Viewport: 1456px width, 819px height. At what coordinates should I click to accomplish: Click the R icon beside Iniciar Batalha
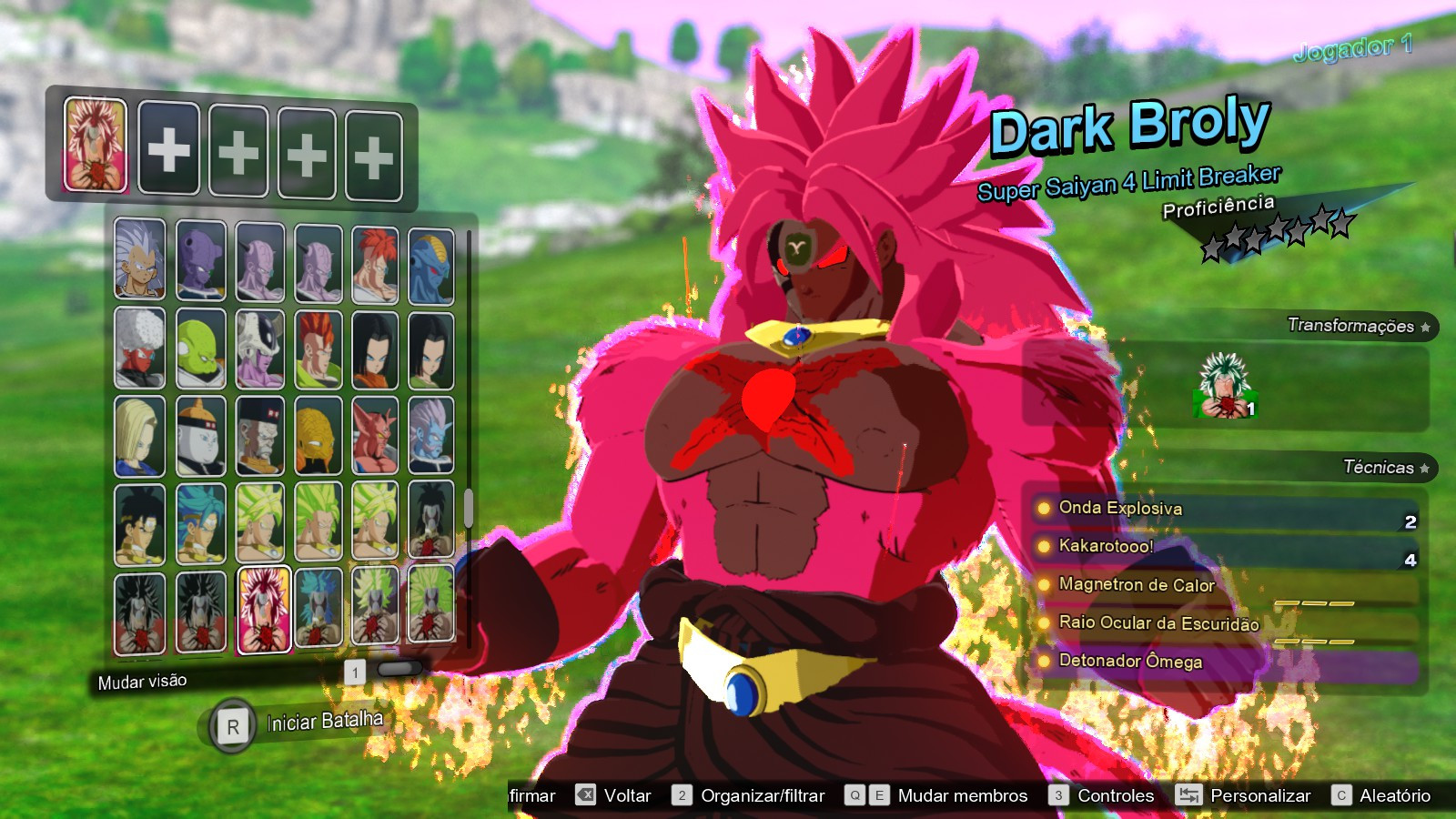pos(235,723)
